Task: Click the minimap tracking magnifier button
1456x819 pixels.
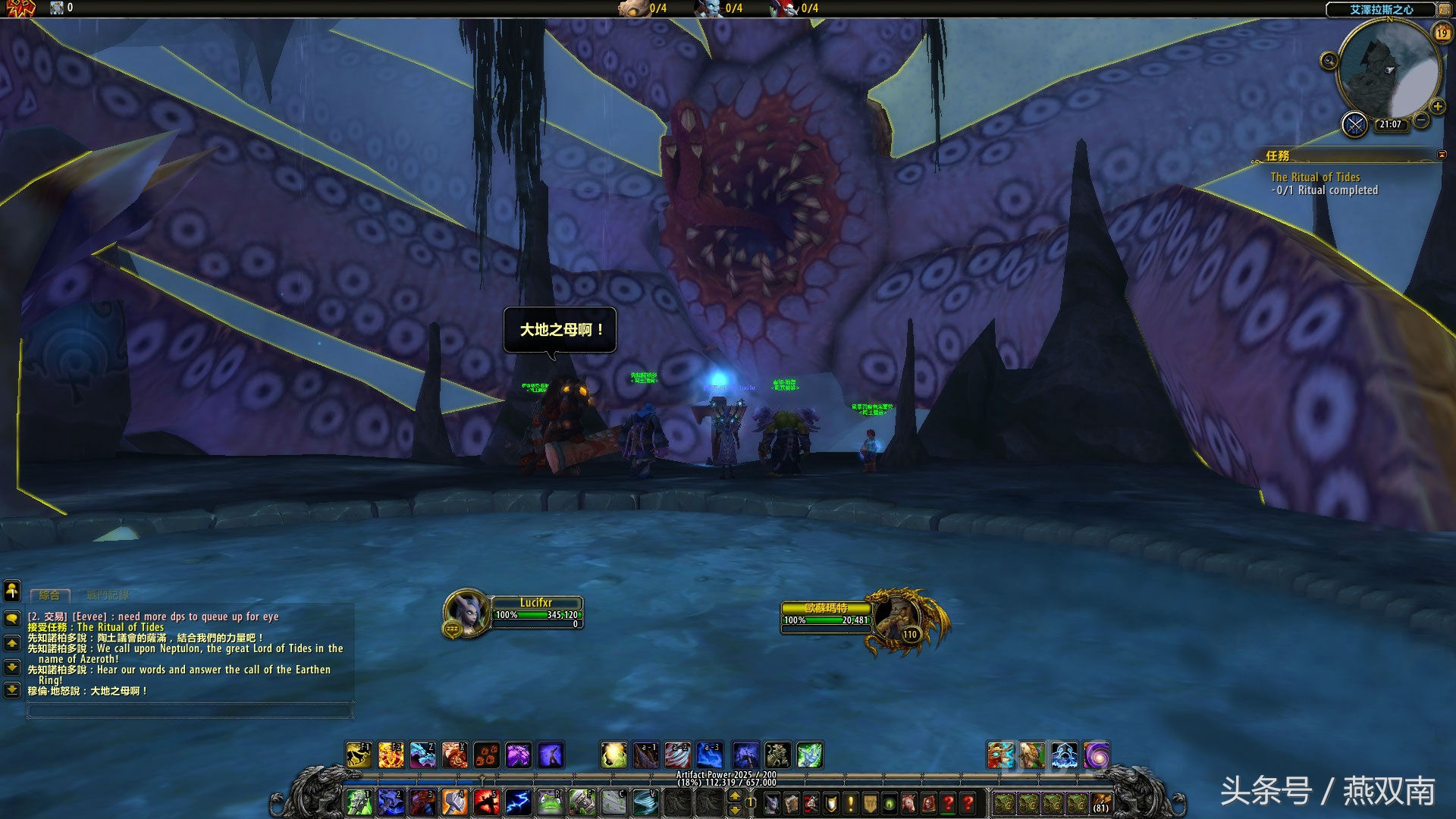Action: click(1329, 61)
